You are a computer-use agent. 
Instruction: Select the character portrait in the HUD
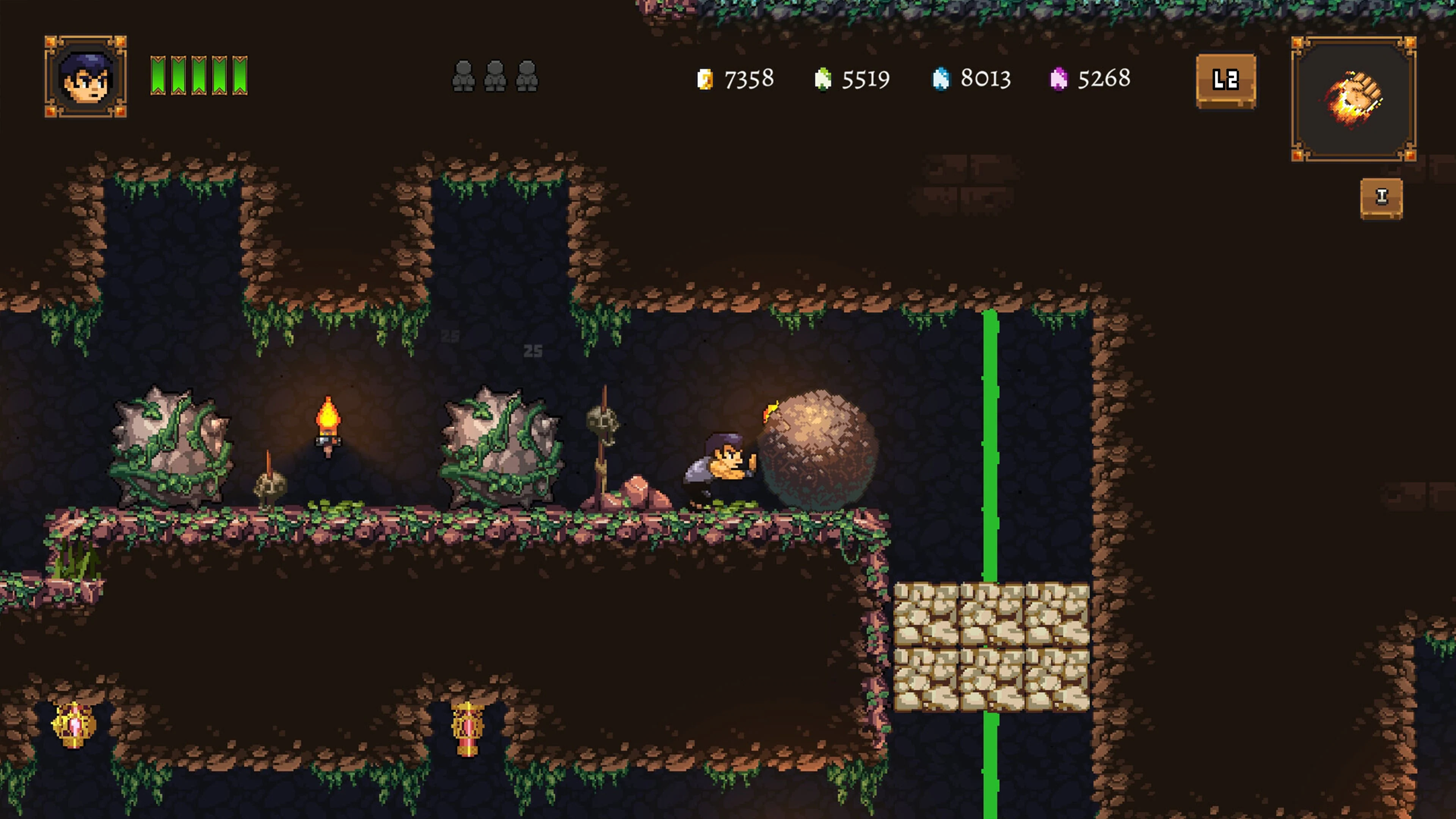point(86,77)
